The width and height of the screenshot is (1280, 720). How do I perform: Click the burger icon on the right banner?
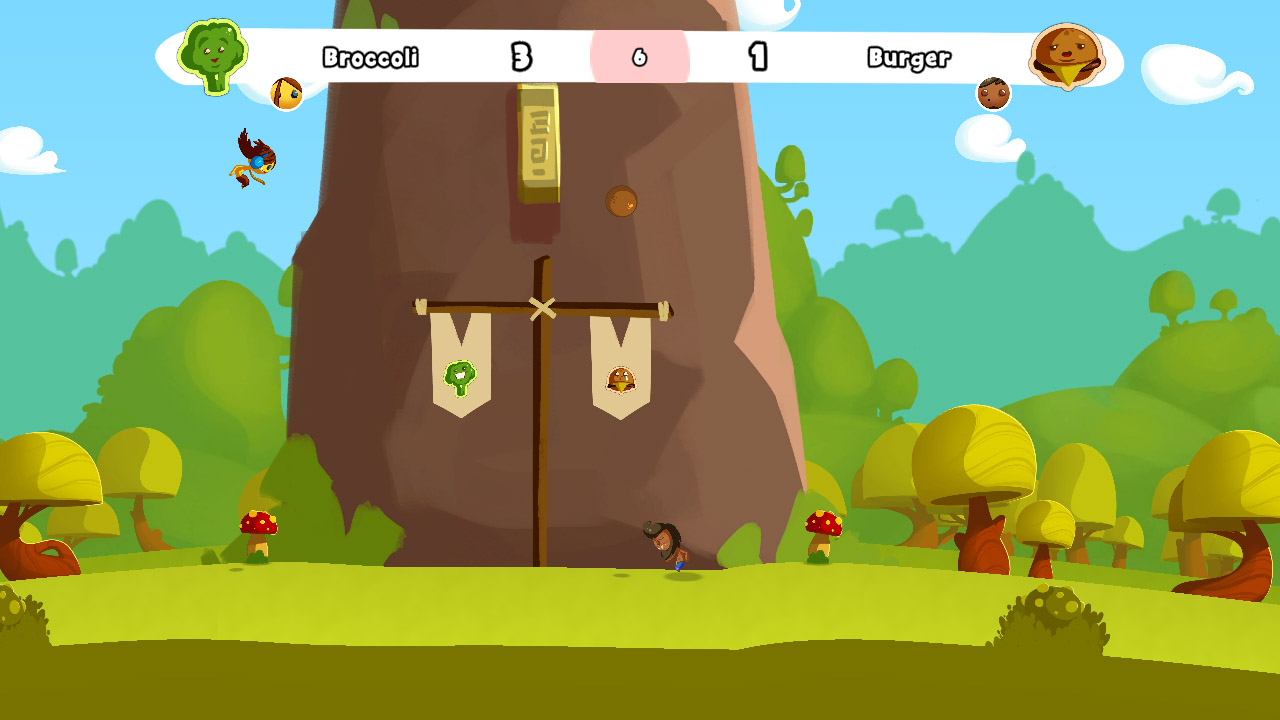(x=620, y=377)
